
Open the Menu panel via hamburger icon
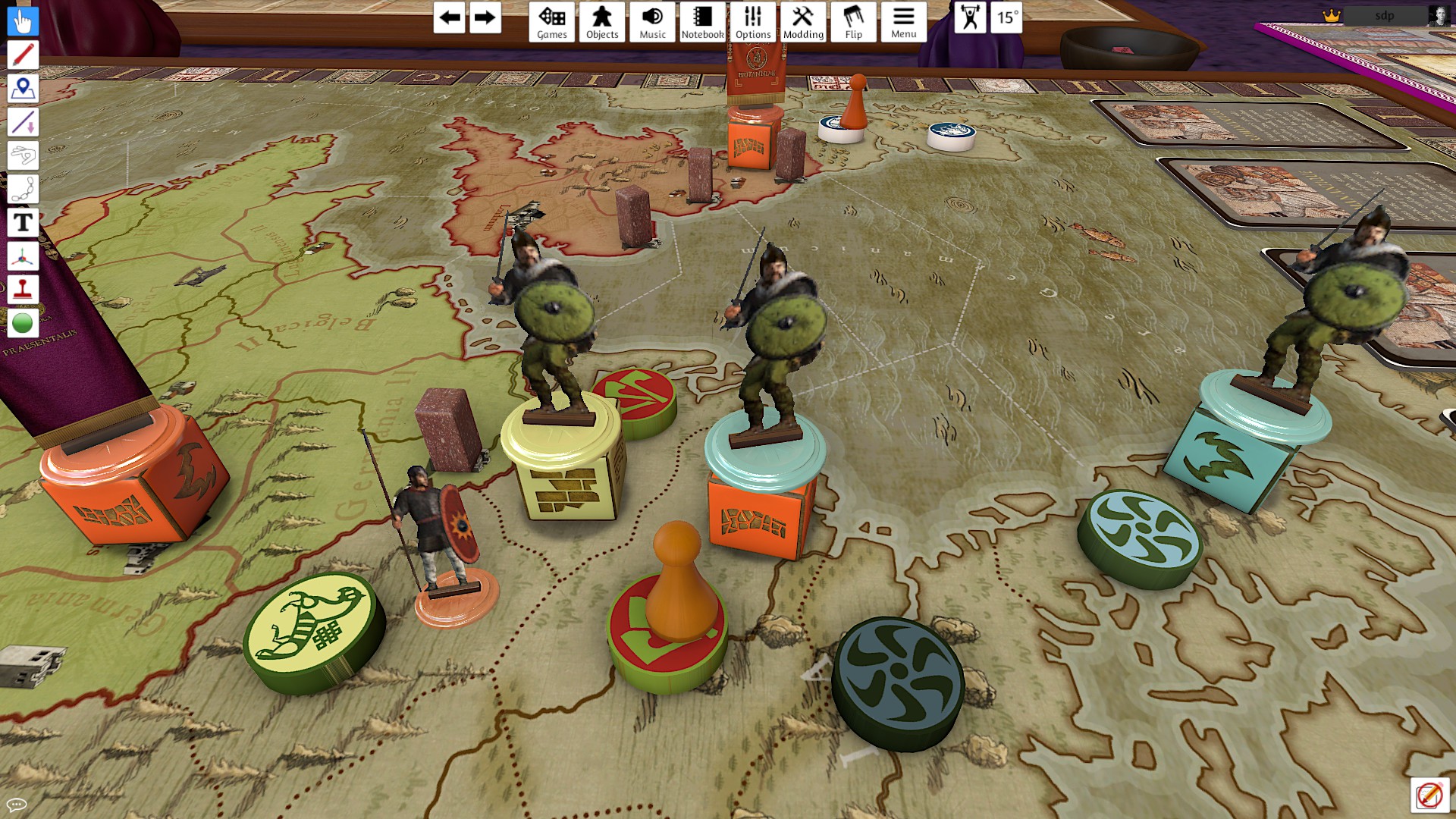tap(903, 22)
